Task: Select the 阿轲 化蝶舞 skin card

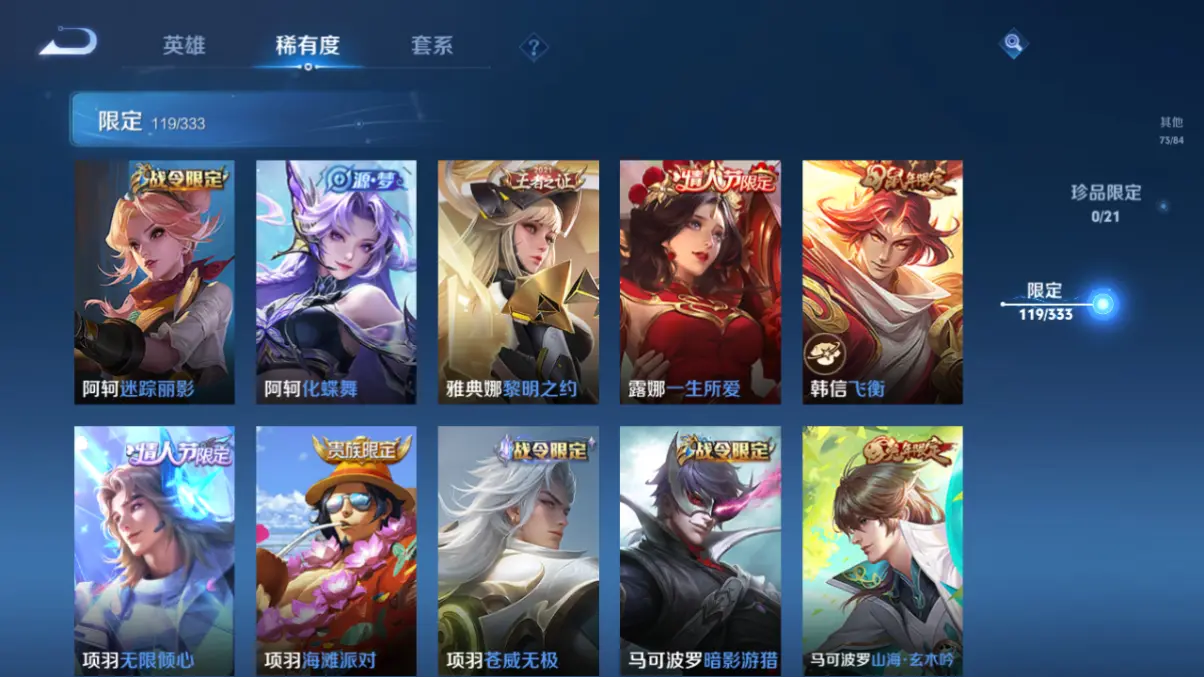Action: click(x=336, y=282)
